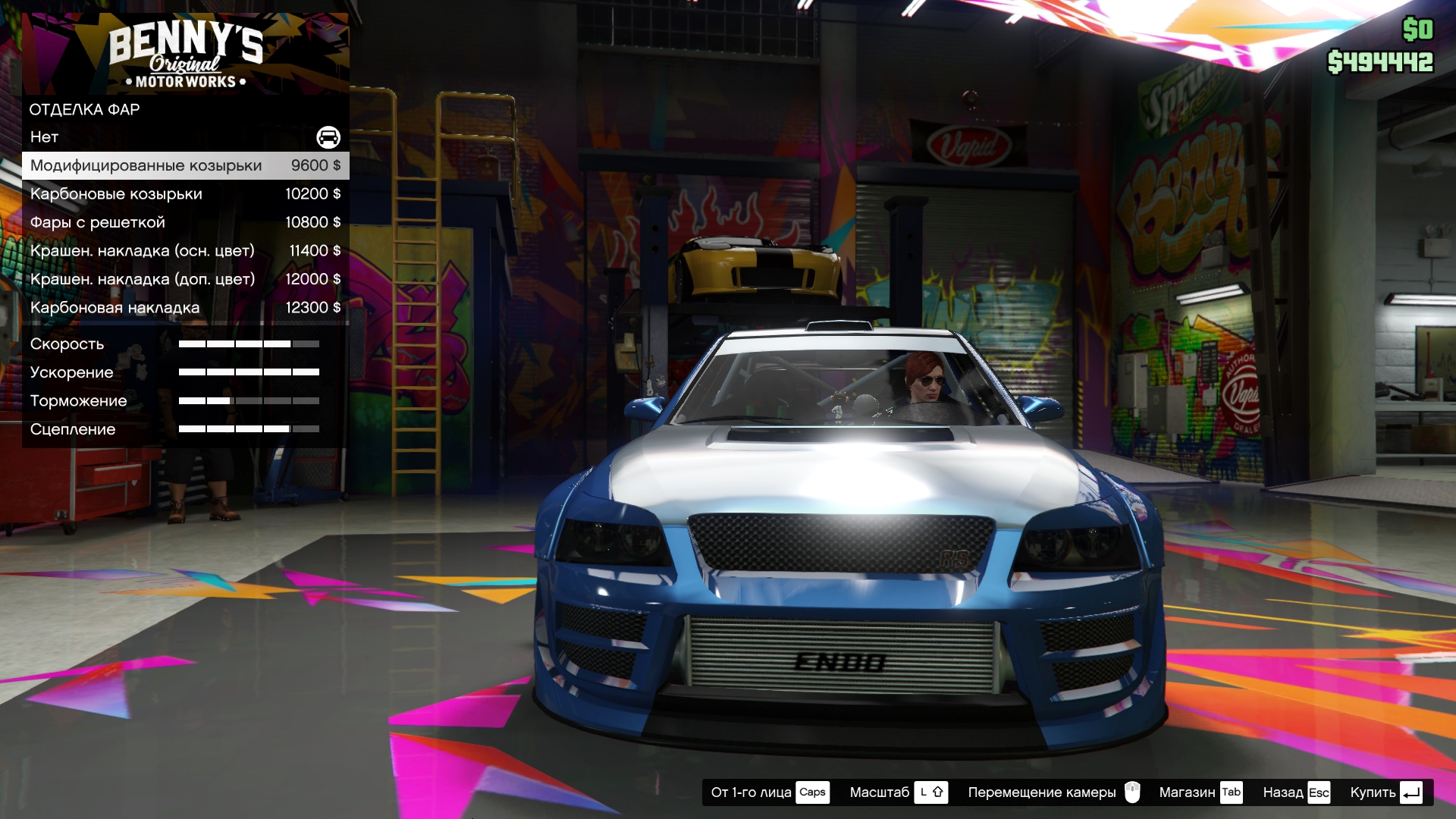Choose 'Крашен. накладка (осн. цвет)' option
The width and height of the screenshot is (1456, 819).
pos(185,251)
